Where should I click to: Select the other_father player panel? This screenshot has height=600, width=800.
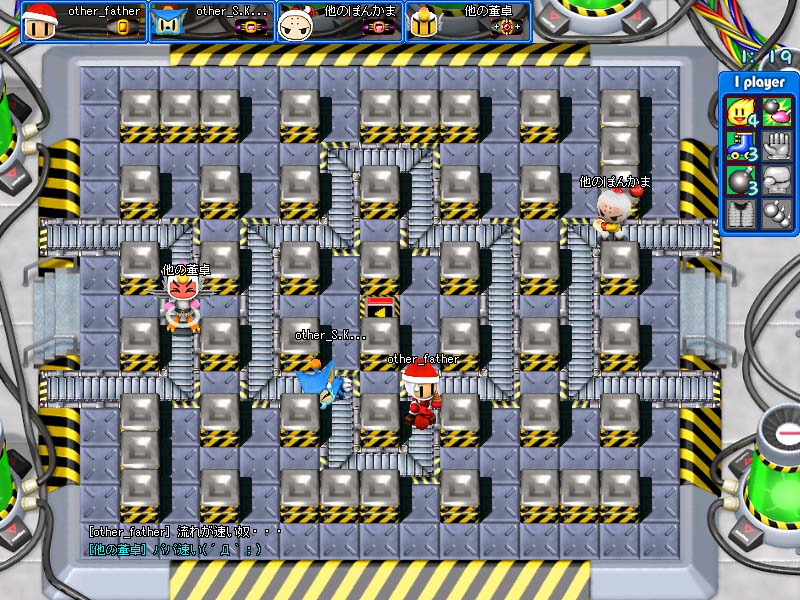tap(84, 21)
